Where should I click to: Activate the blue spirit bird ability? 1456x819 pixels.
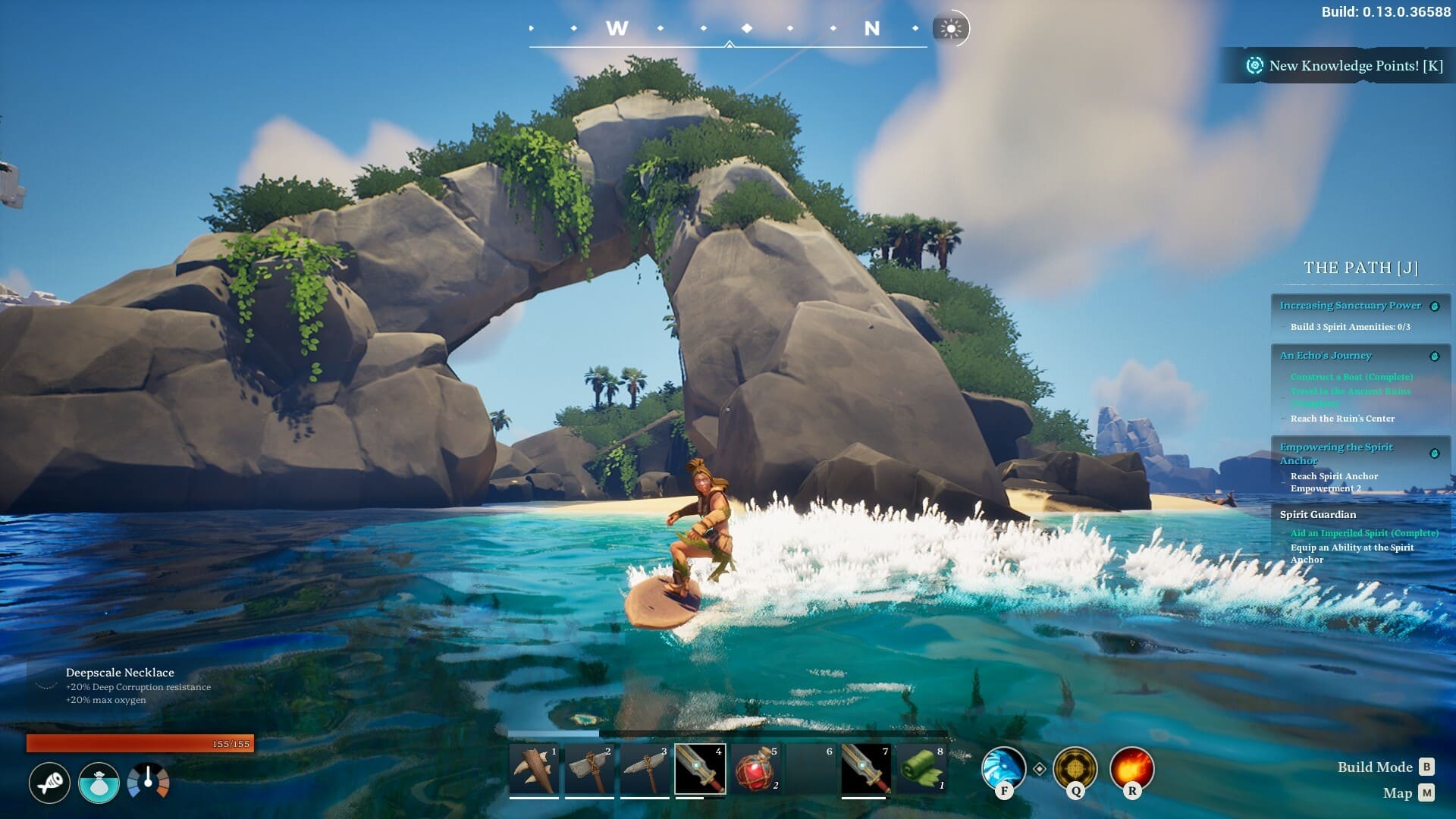click(1003, 769)
